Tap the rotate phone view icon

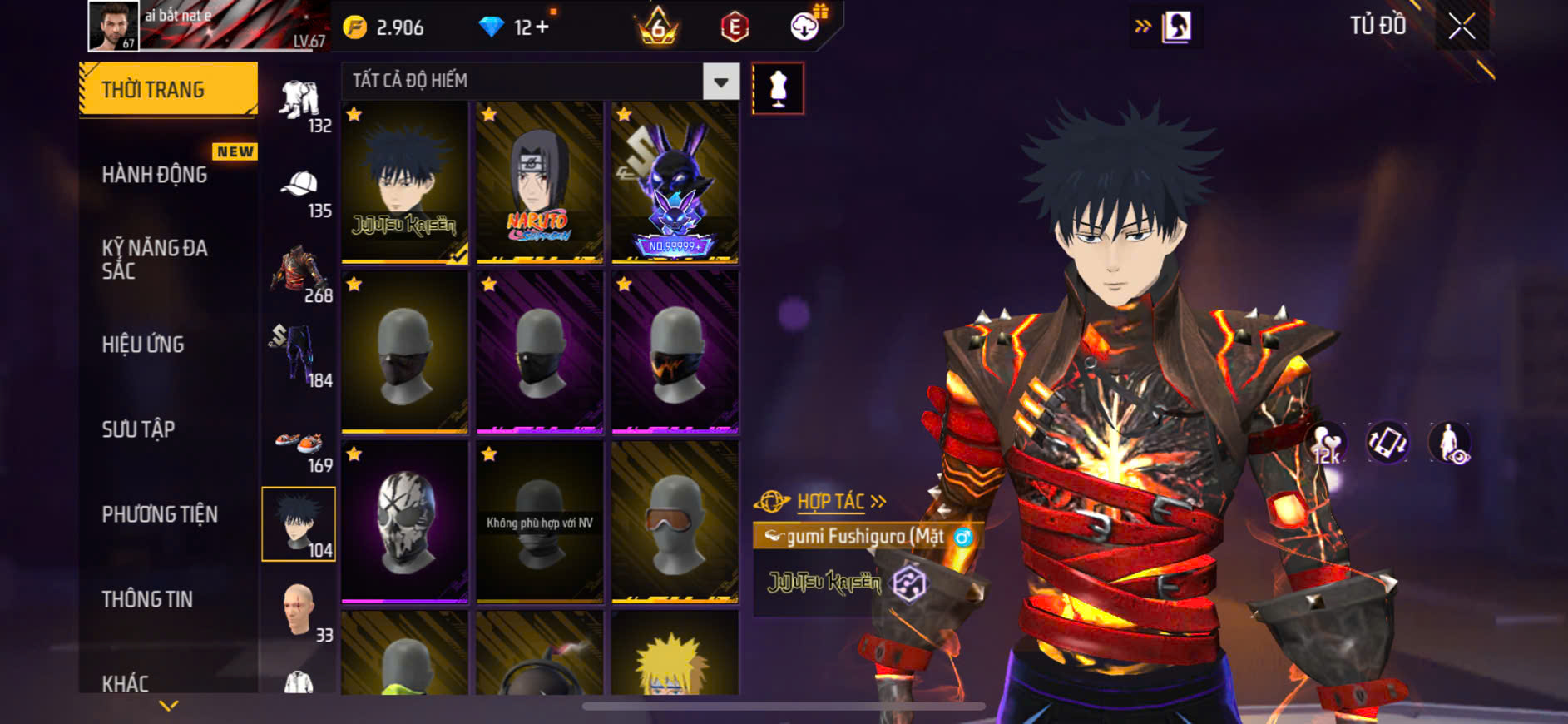tap(1387, 443)
